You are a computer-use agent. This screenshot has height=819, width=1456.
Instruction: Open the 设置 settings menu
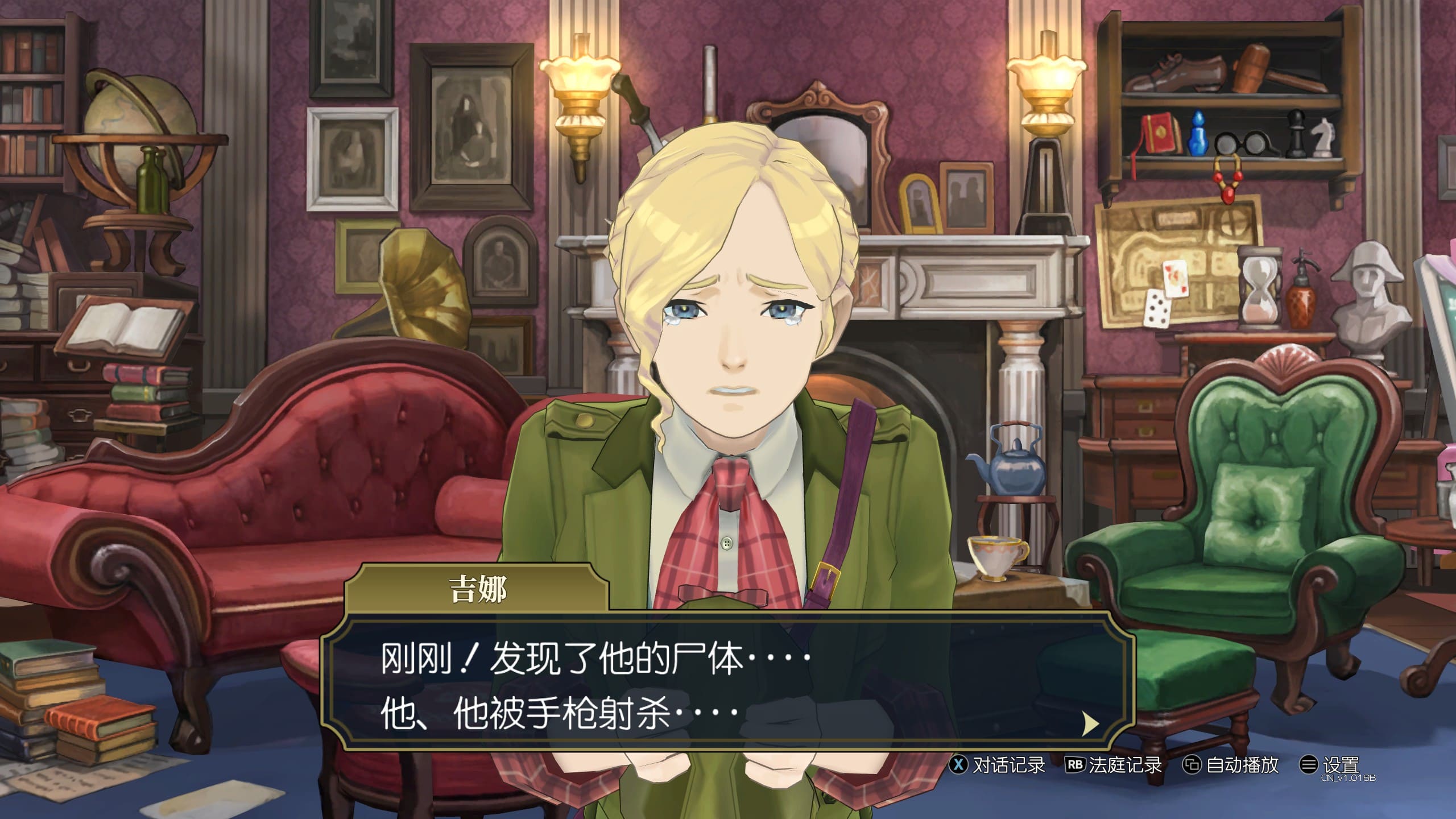(x=1330, y=765)
